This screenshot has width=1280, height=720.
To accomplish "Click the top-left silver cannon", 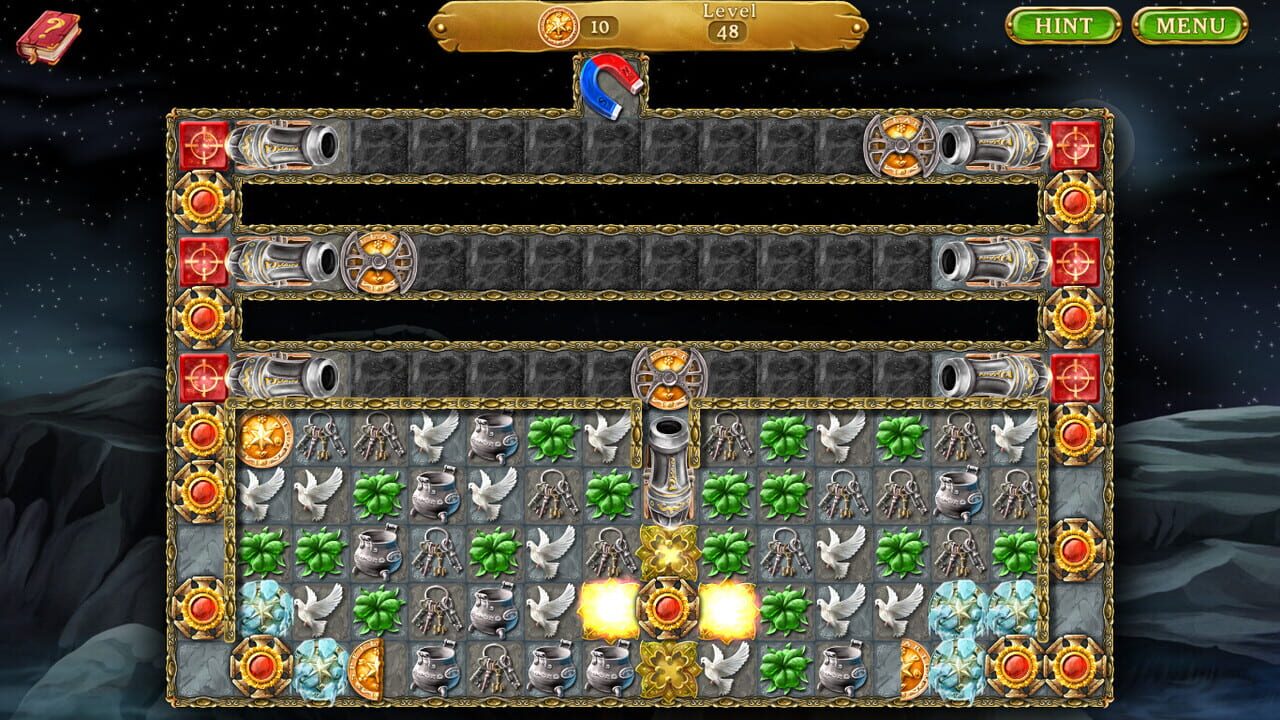I will (280, 144).
